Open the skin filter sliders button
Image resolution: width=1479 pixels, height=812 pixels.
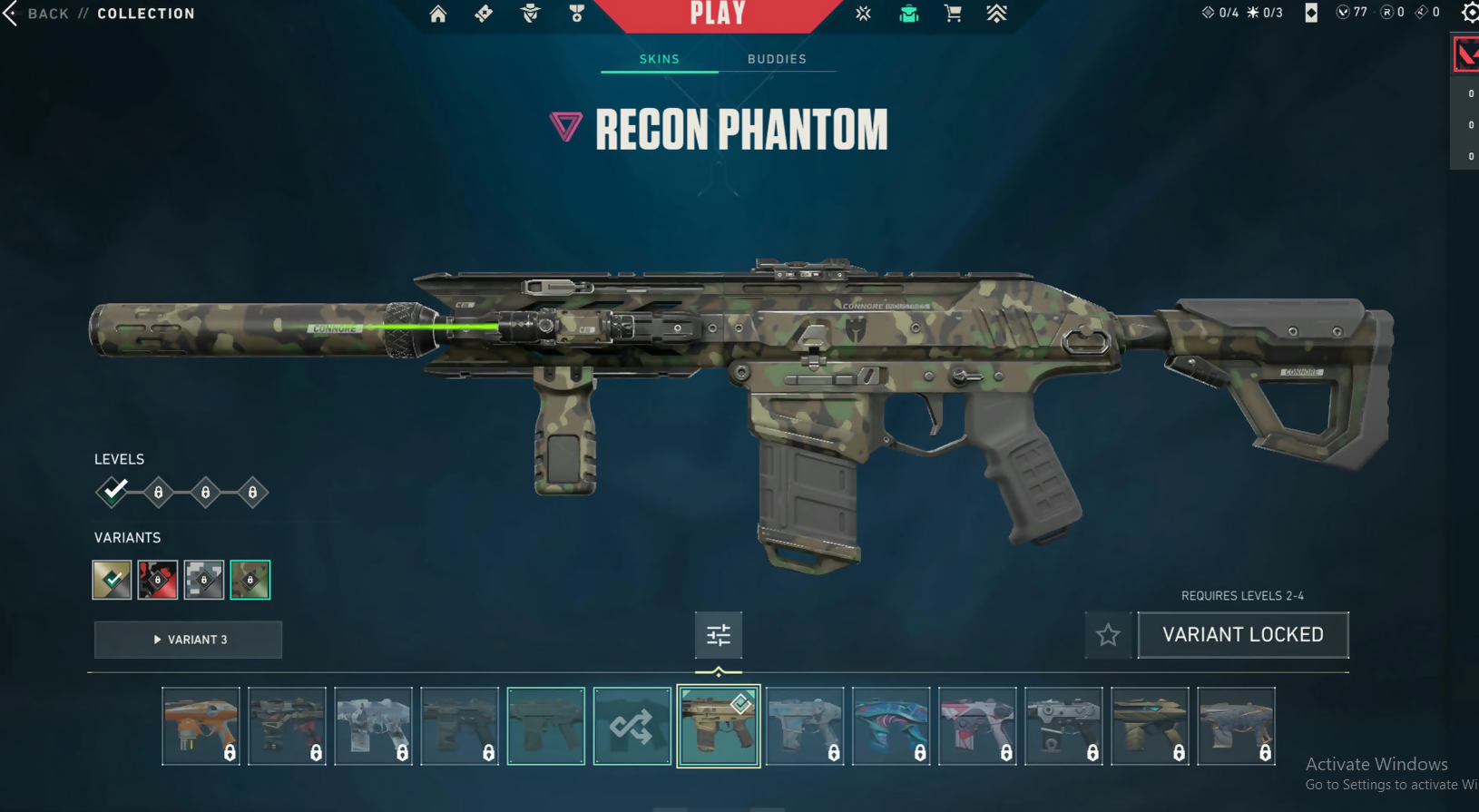coord(719,635)
